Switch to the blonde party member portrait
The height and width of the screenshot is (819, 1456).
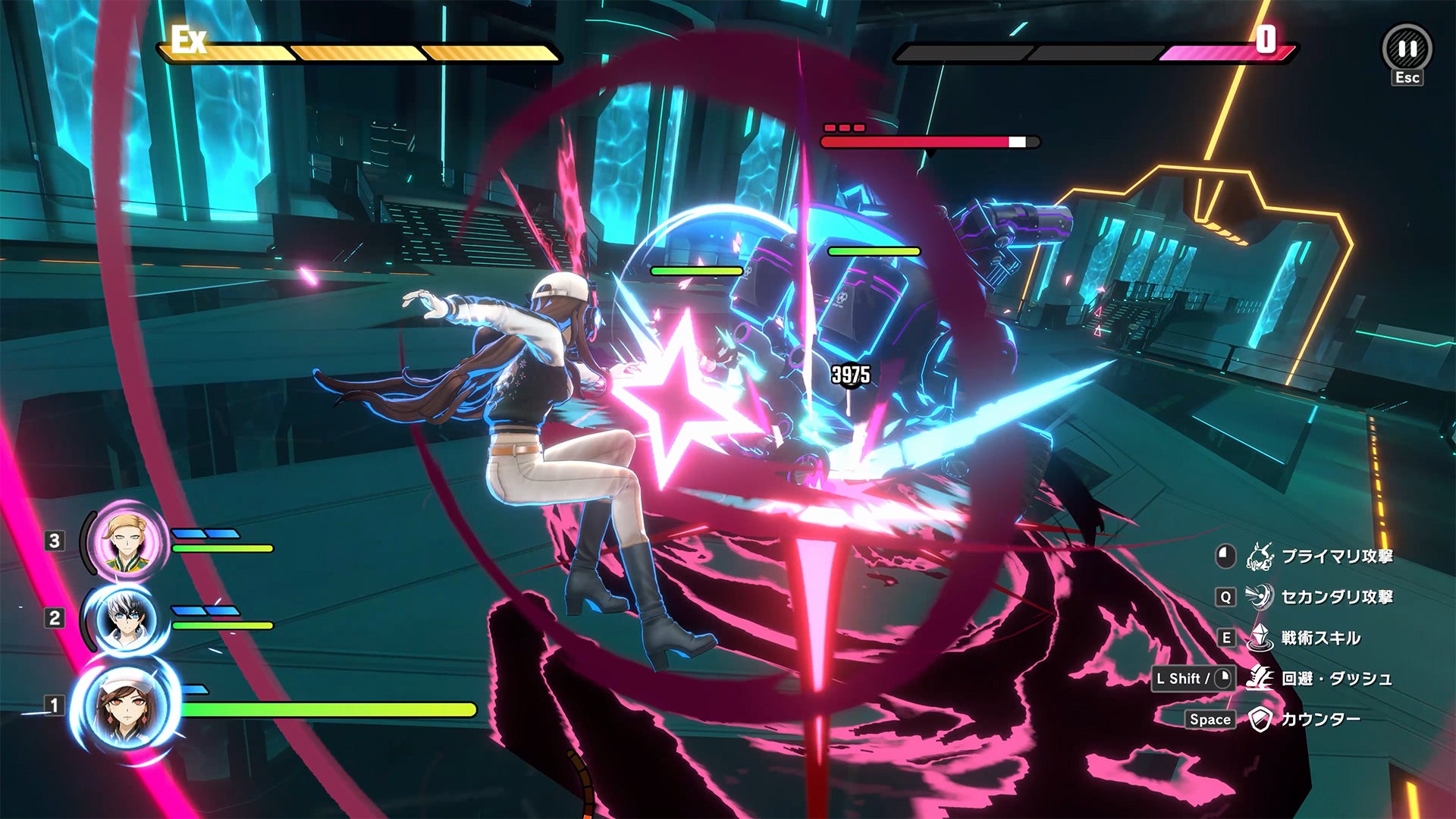(x=126, y=541)
